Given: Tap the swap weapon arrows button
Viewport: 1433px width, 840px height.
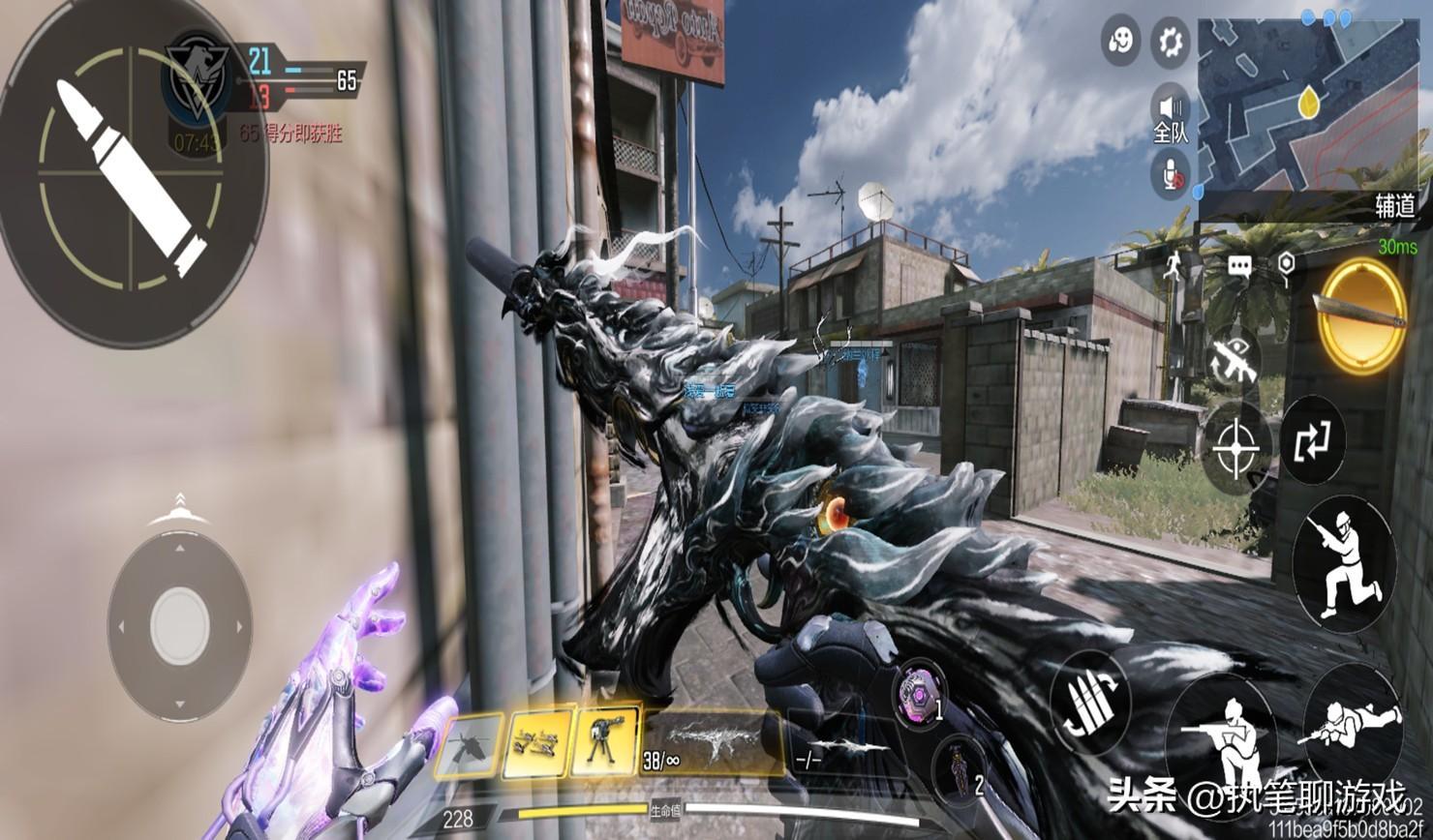Looking at the screenshot, I should [x=1312, y=440].
